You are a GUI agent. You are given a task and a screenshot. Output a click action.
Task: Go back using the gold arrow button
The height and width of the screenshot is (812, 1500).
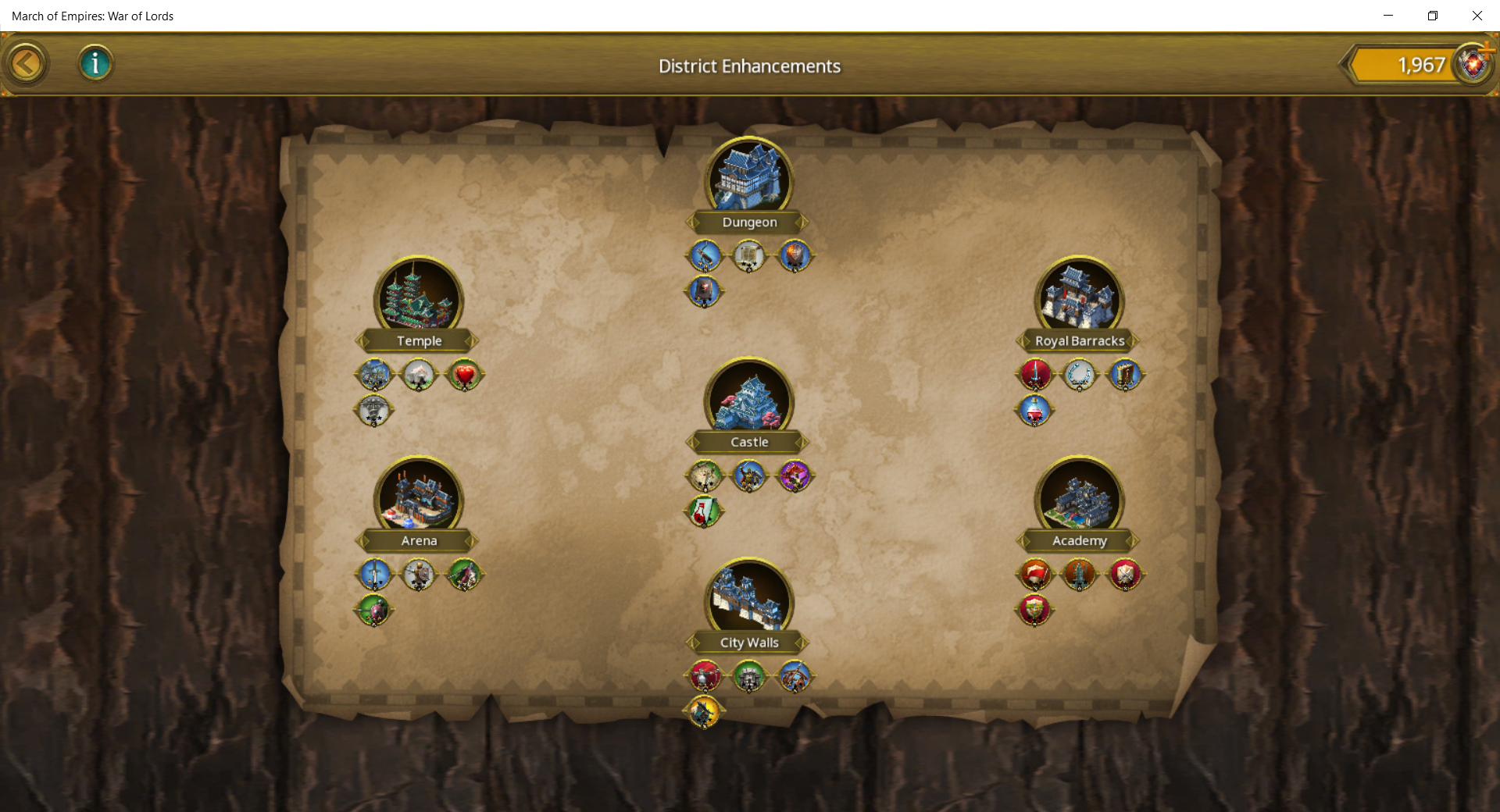click(27, 64)
